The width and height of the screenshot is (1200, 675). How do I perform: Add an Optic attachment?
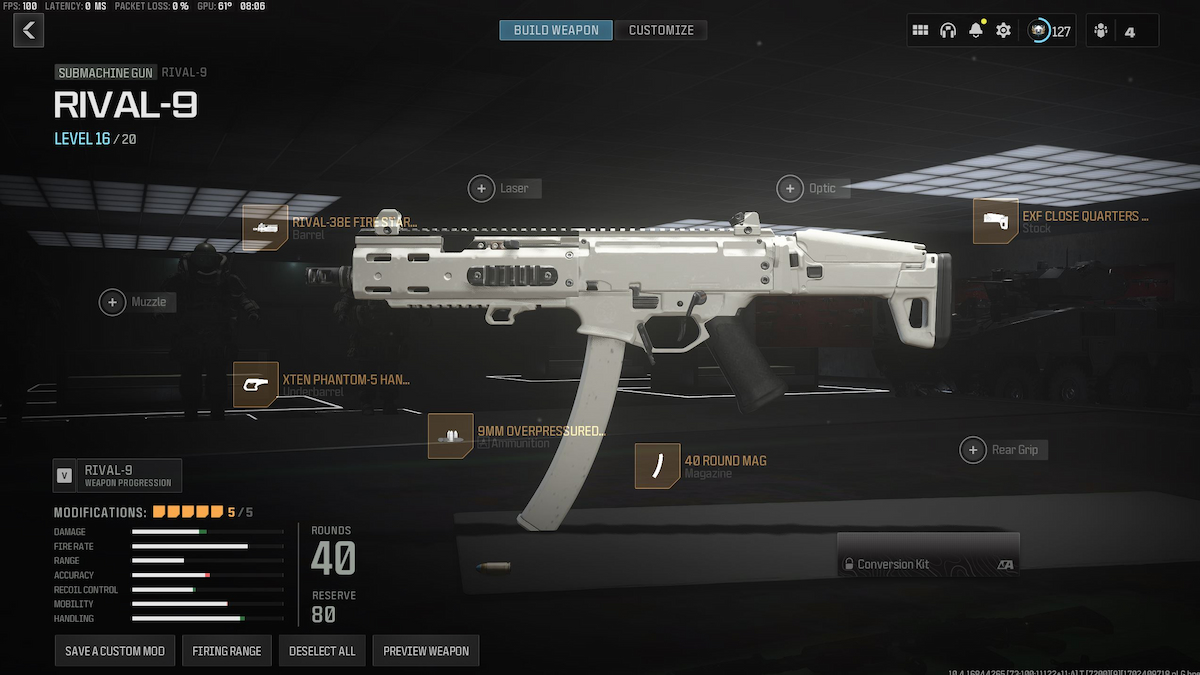point(791,188)
